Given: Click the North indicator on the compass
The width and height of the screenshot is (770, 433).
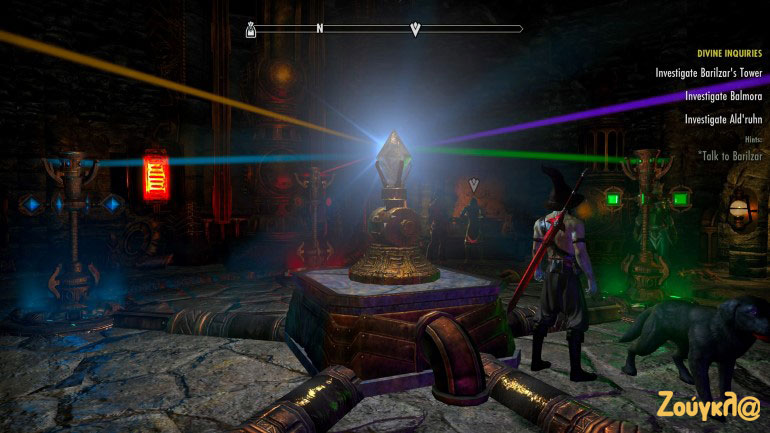Looking at the screenshot, I should (320, 29).
